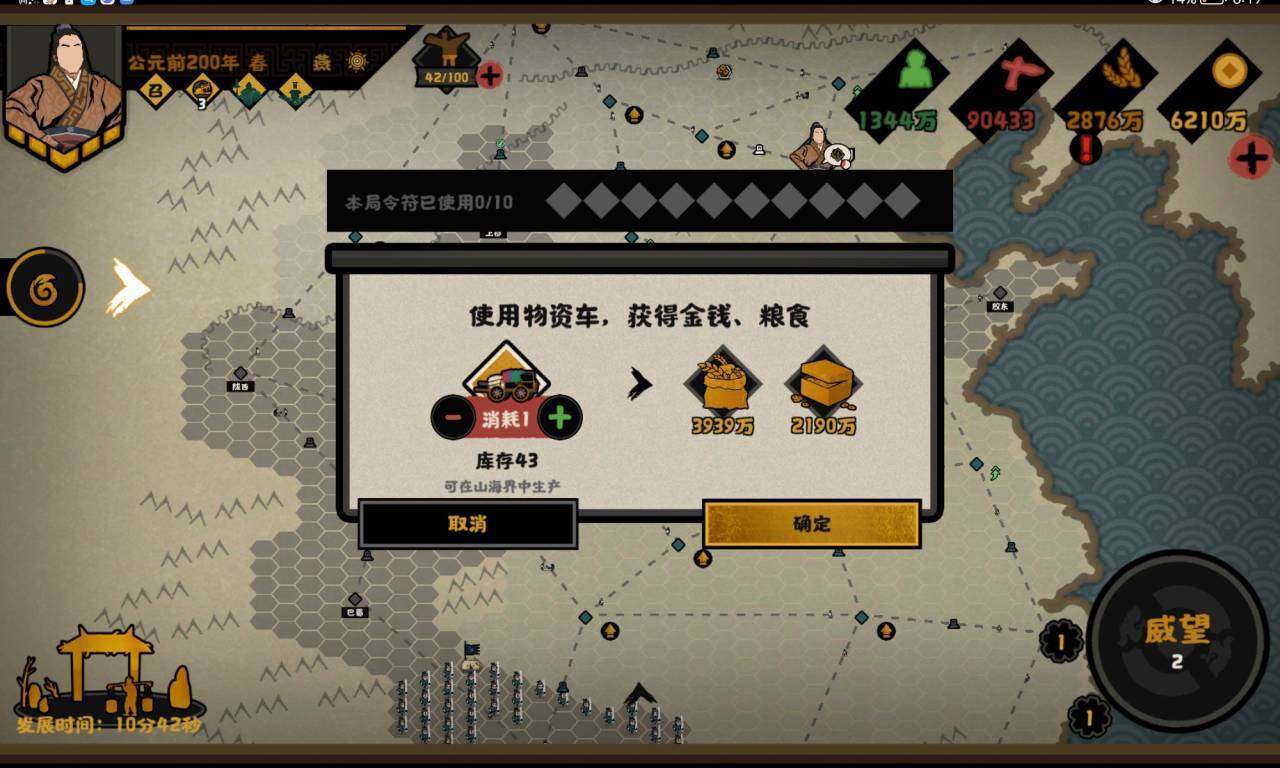Select the 召 summon icon below the date
Image resolution: width=1280 pixels, height=768 pixels.
tap(157, 89)
